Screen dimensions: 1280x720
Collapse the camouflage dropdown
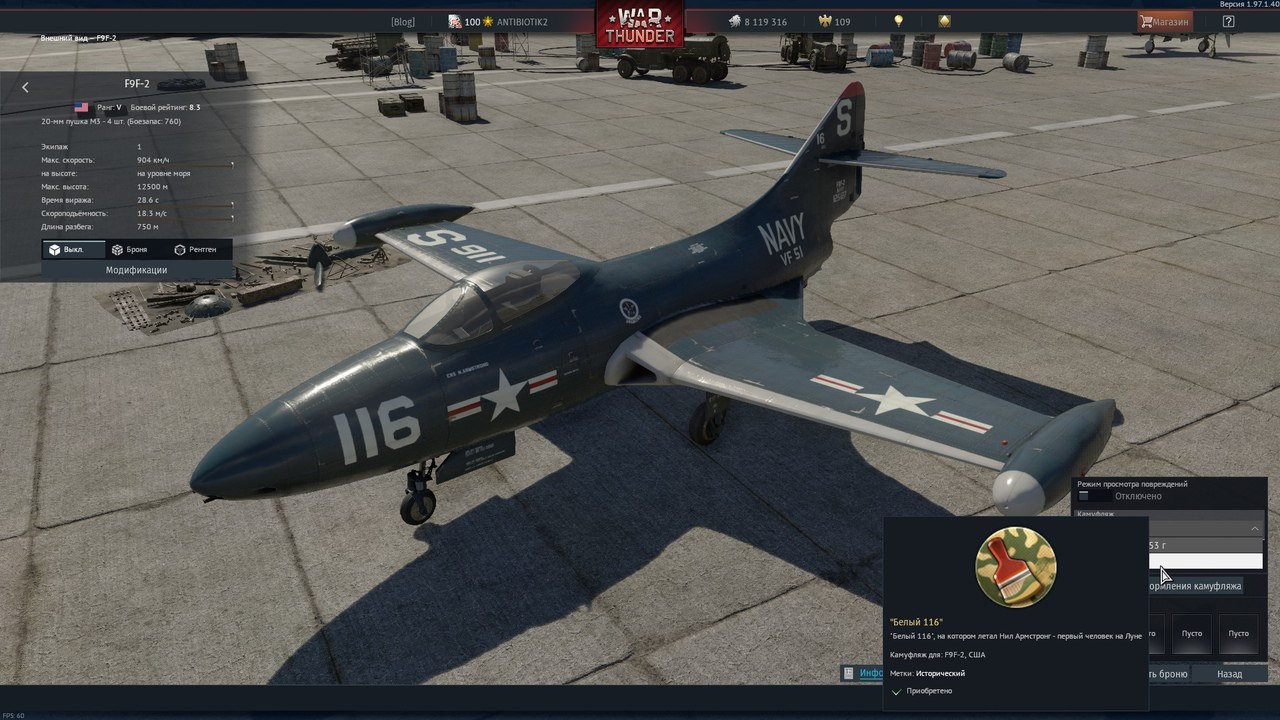tap(1255, 527)
